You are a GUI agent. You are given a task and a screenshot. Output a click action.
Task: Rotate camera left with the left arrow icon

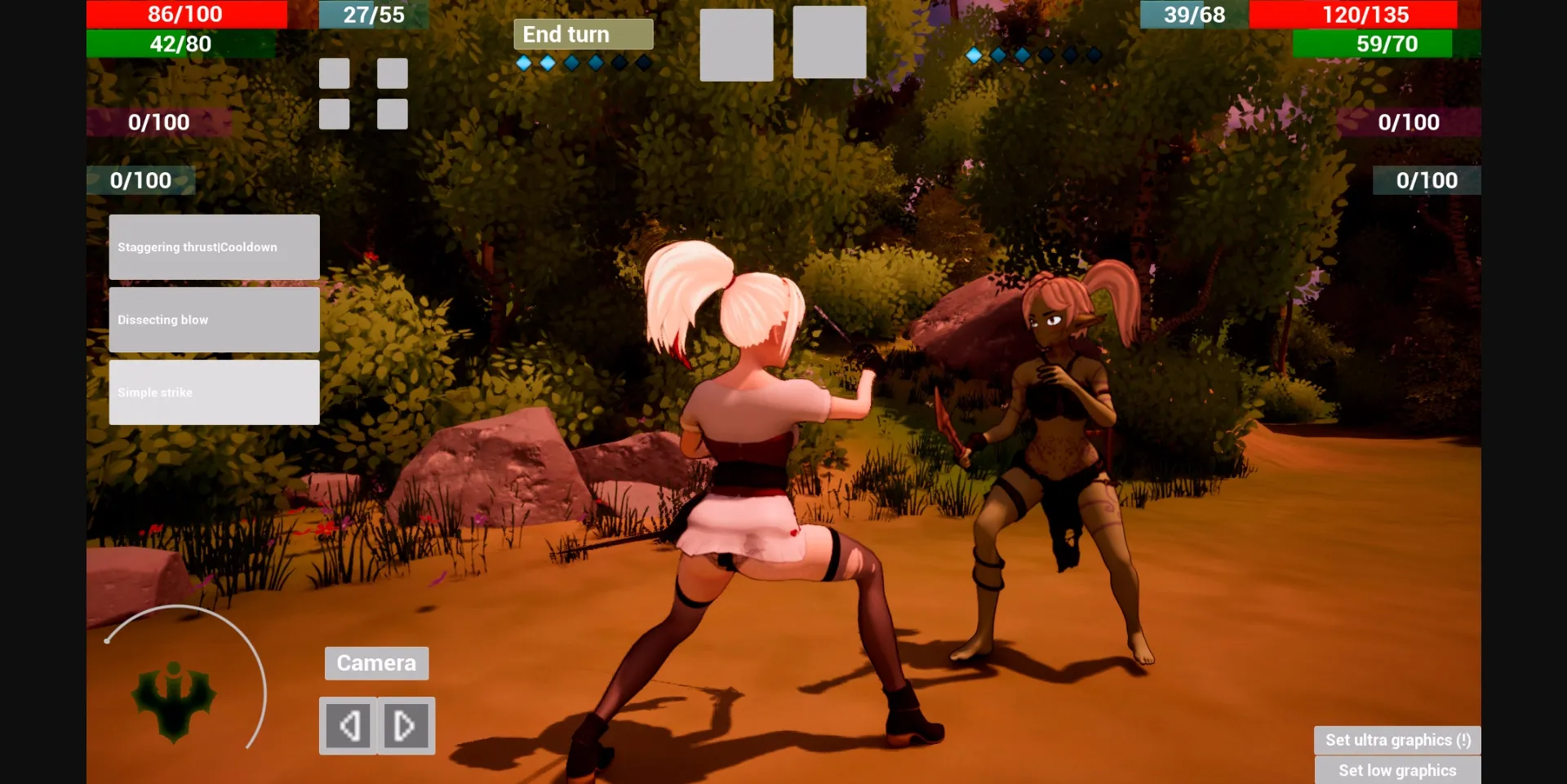350,724
